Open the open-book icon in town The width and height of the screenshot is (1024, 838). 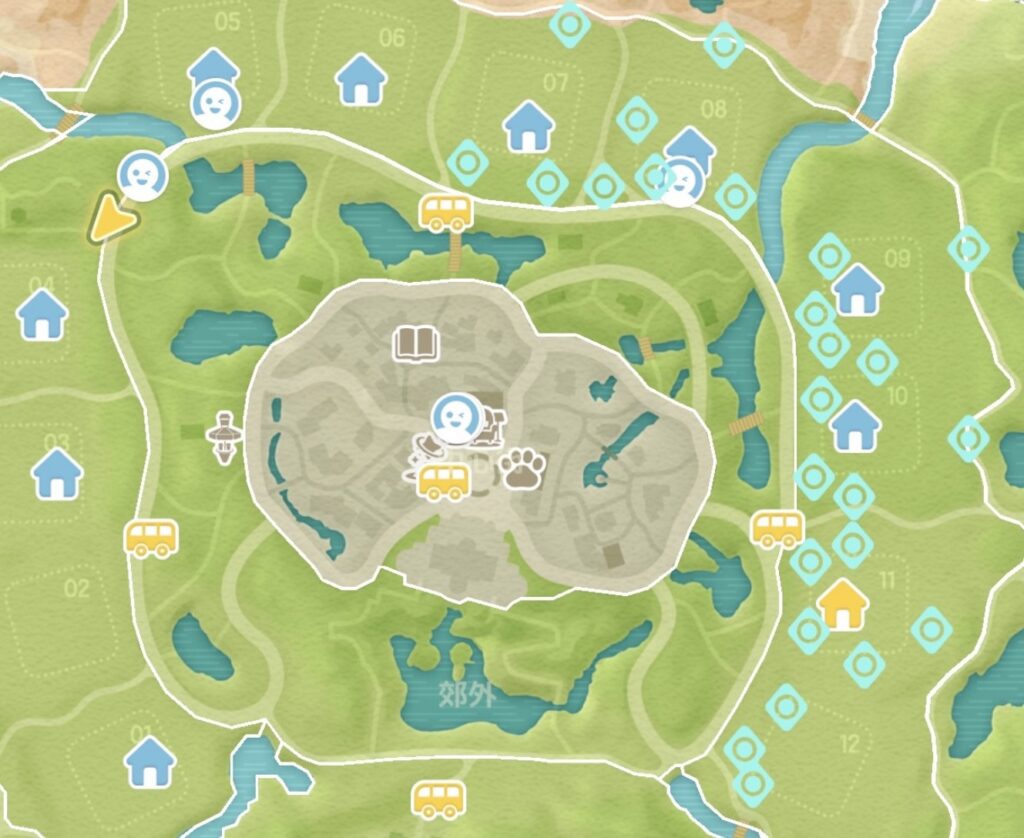click(x=415, y=345)
